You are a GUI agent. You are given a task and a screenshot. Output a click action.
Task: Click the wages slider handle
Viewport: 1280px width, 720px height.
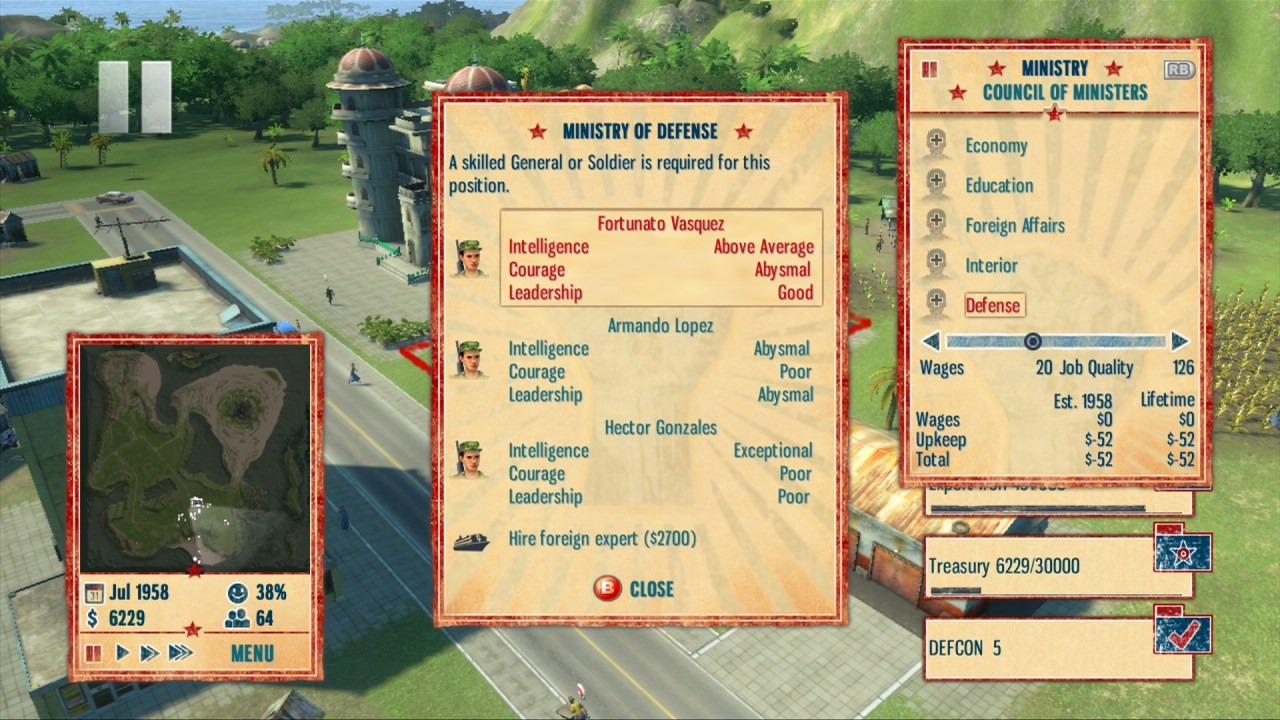1032,341
